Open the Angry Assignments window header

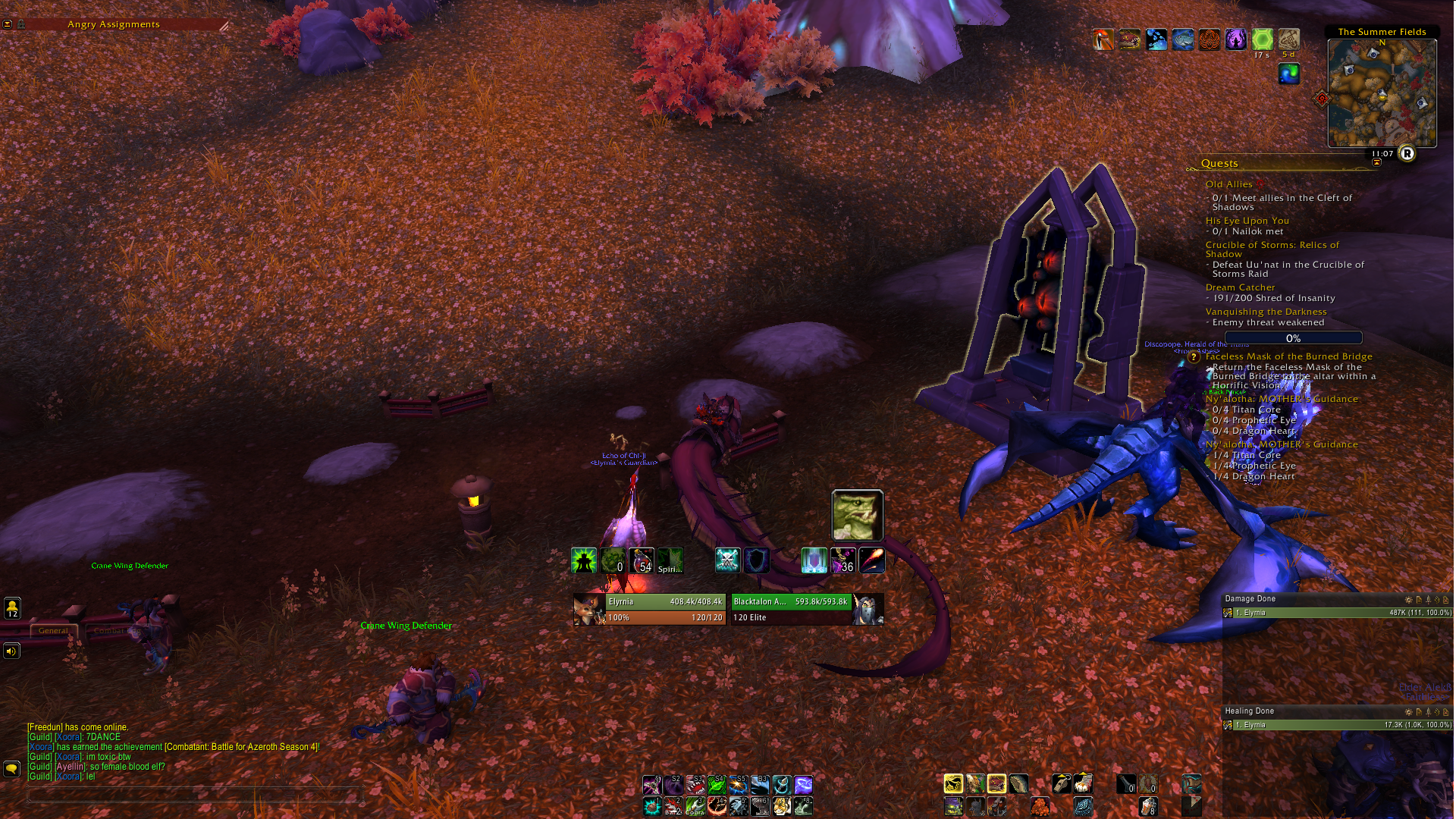[114, 24]
